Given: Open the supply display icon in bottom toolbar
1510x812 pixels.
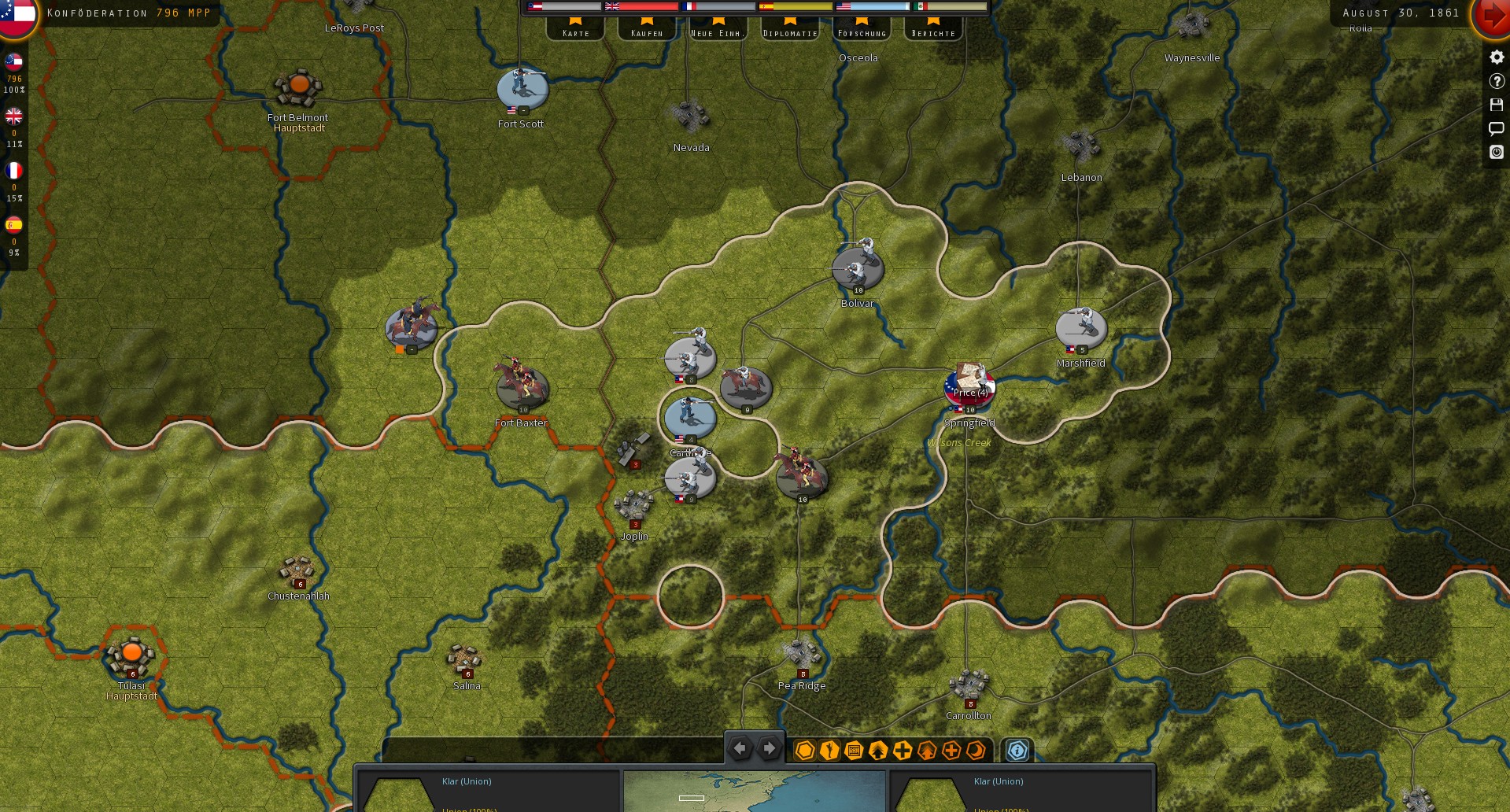Looking at the screenshot, I should click(x=854, y=751).
